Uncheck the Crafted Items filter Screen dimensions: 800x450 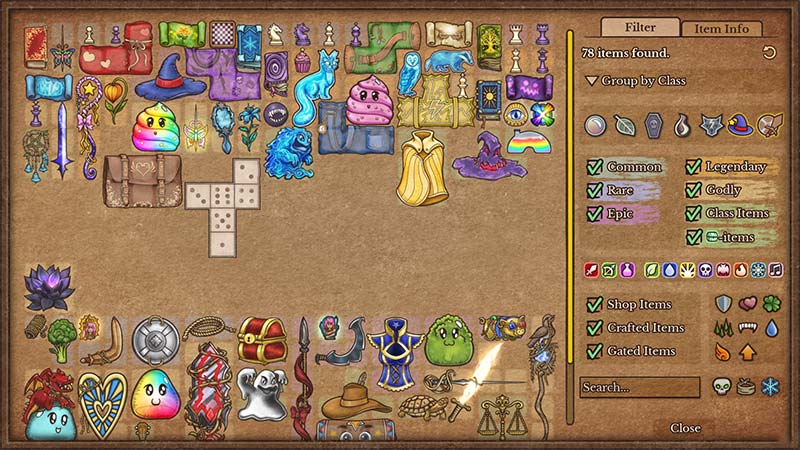click(595, 327)
